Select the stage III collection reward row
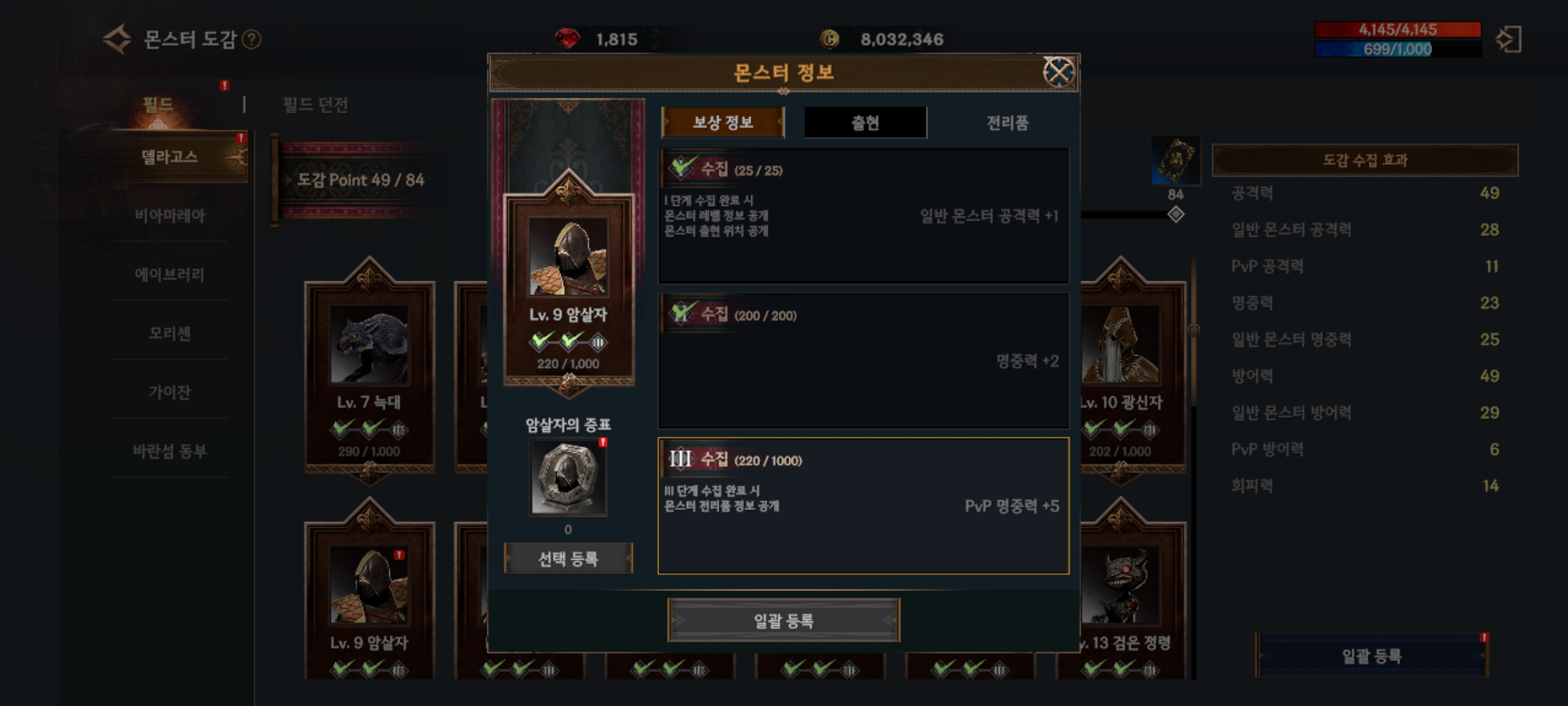 863,505
